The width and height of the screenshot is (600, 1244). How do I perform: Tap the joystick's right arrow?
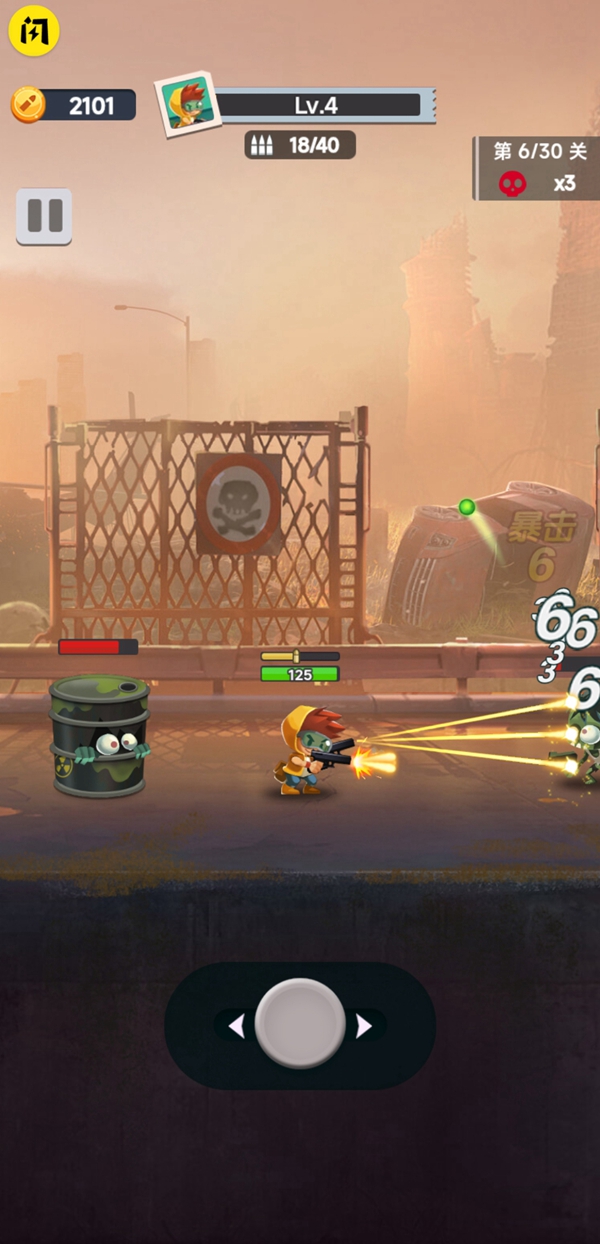[x=364, y=1026]
